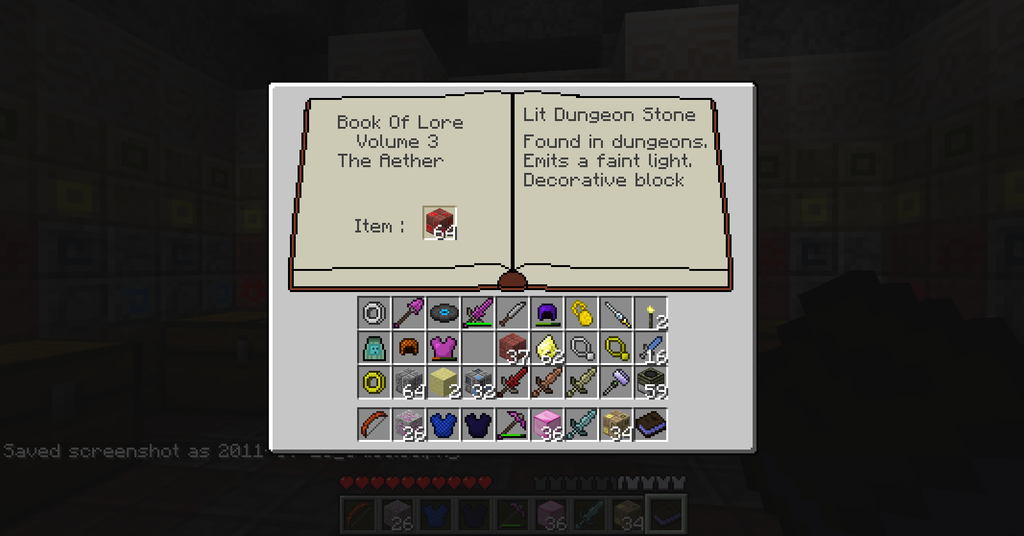Pick up the pink shovel

[x=409, y=314]
